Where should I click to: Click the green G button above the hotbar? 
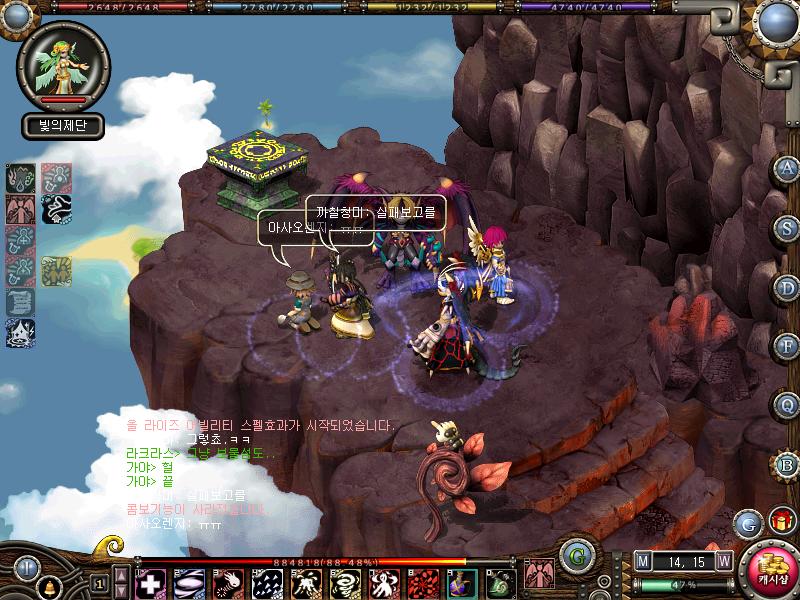[x=573, y=555]
